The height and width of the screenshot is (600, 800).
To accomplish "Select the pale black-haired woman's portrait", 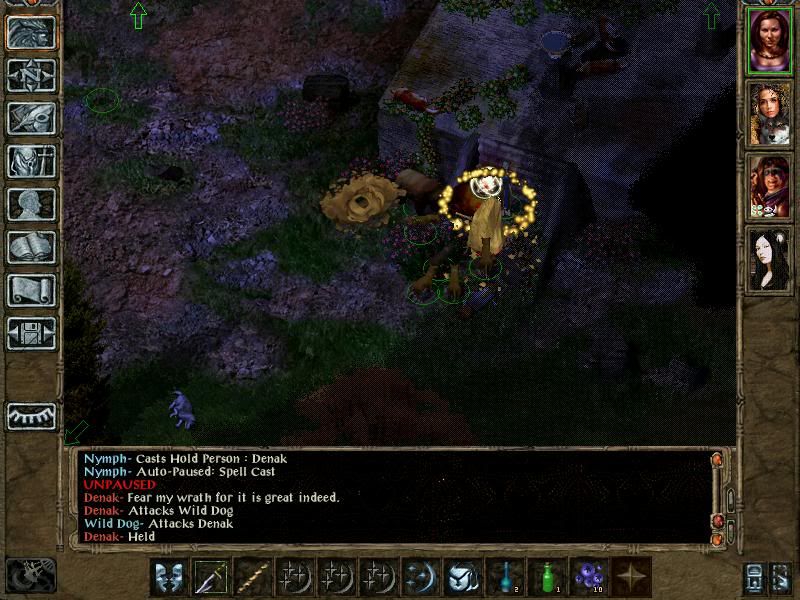I will click(x=769, y=258).
